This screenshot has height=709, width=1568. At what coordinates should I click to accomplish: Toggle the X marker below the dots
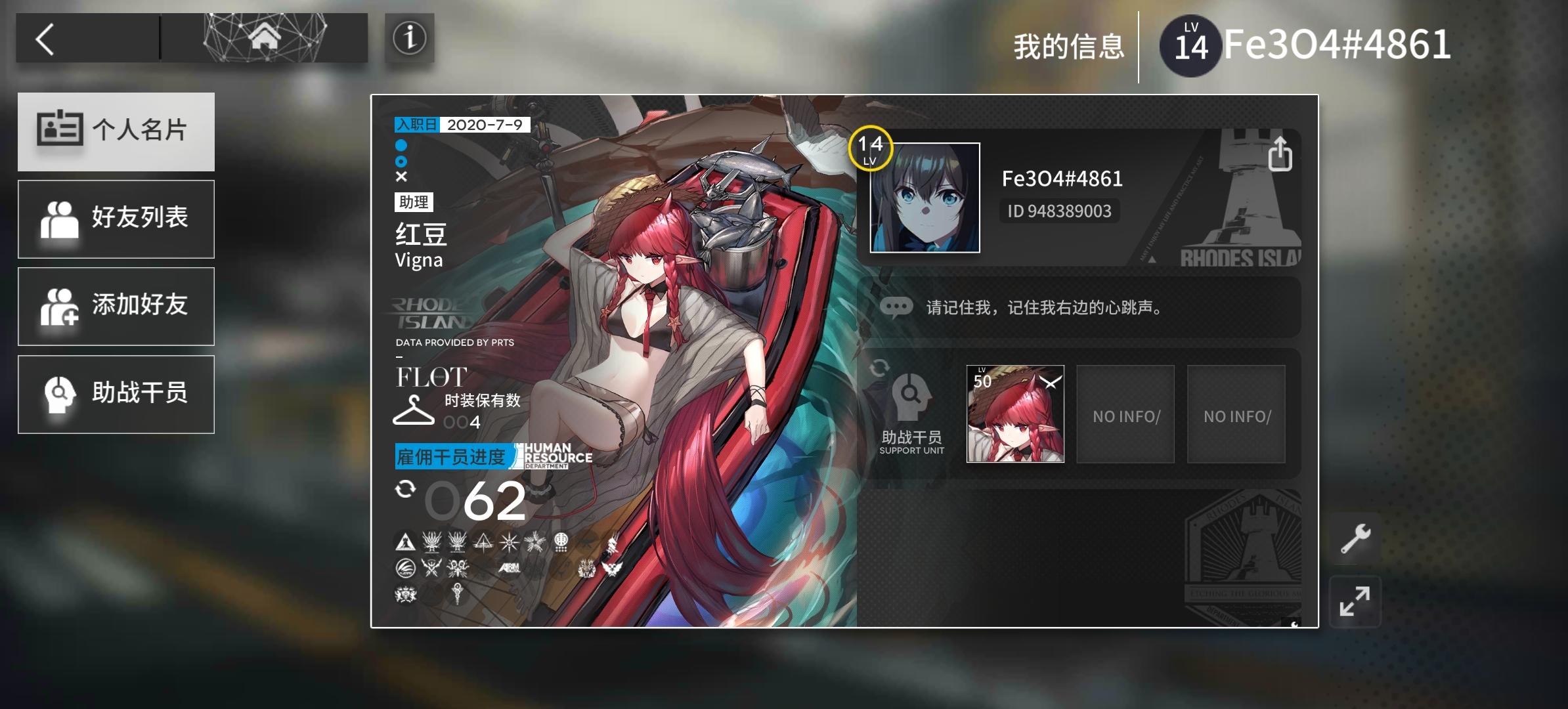[x=402, y=176]
